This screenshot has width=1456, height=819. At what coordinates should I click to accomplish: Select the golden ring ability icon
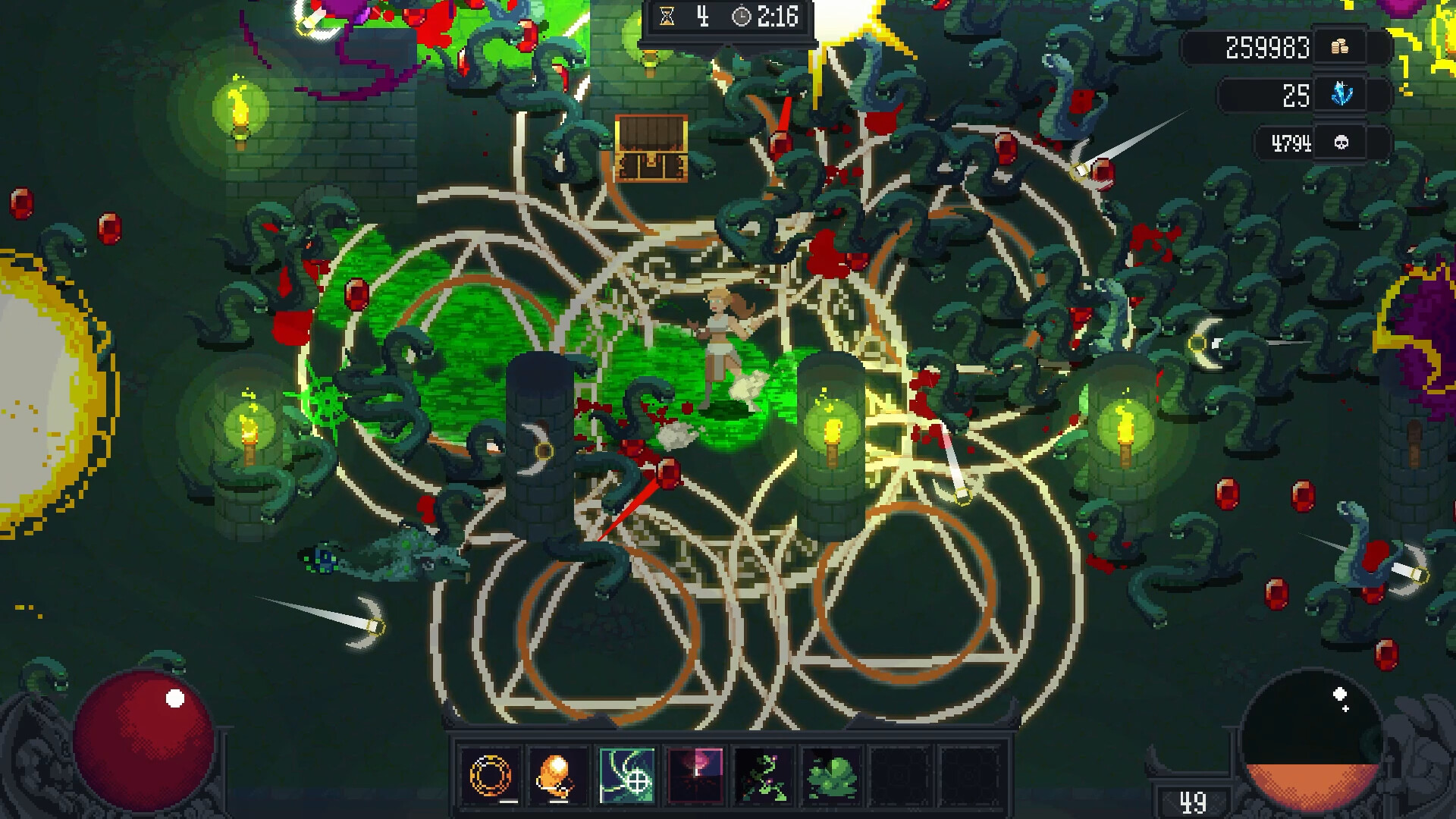tap(489, 777)
